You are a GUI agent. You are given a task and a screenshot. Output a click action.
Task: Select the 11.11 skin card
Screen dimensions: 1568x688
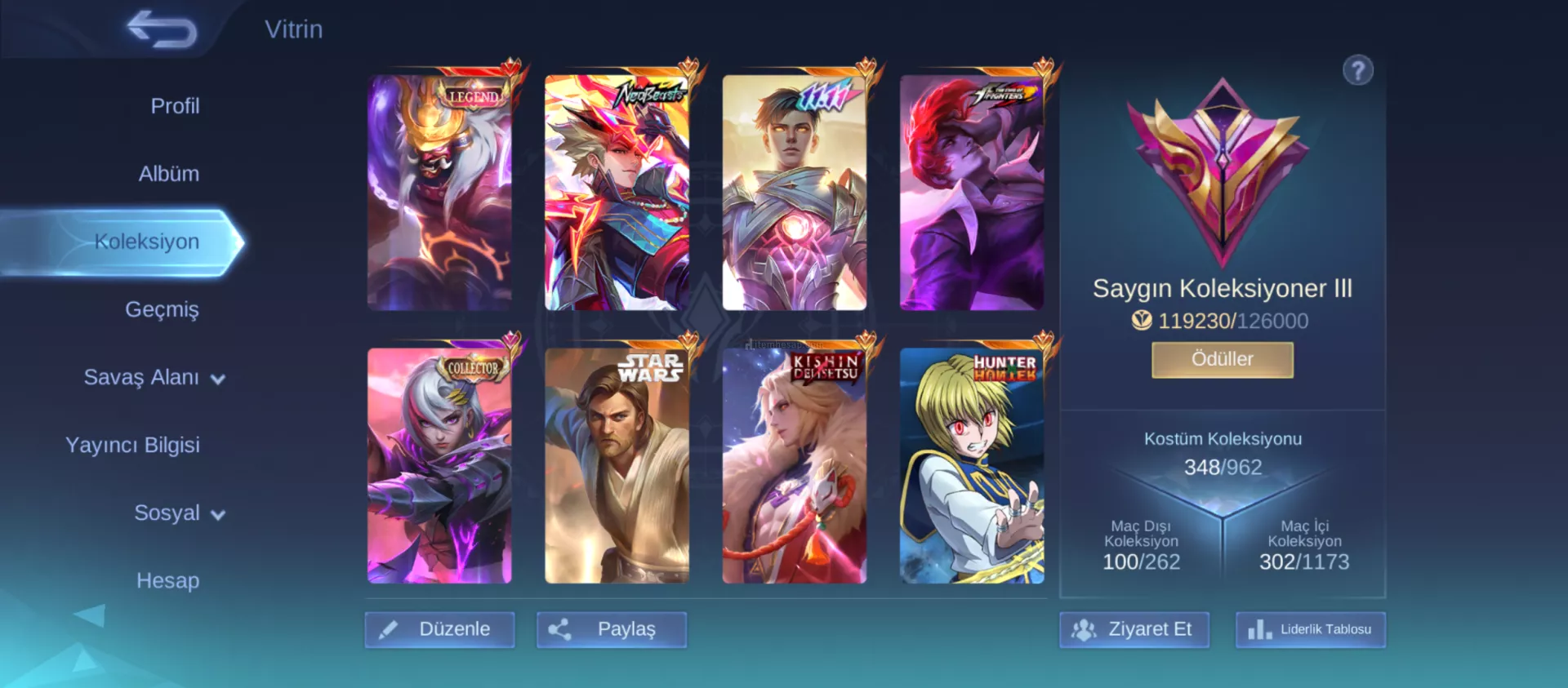coord(794,193)
